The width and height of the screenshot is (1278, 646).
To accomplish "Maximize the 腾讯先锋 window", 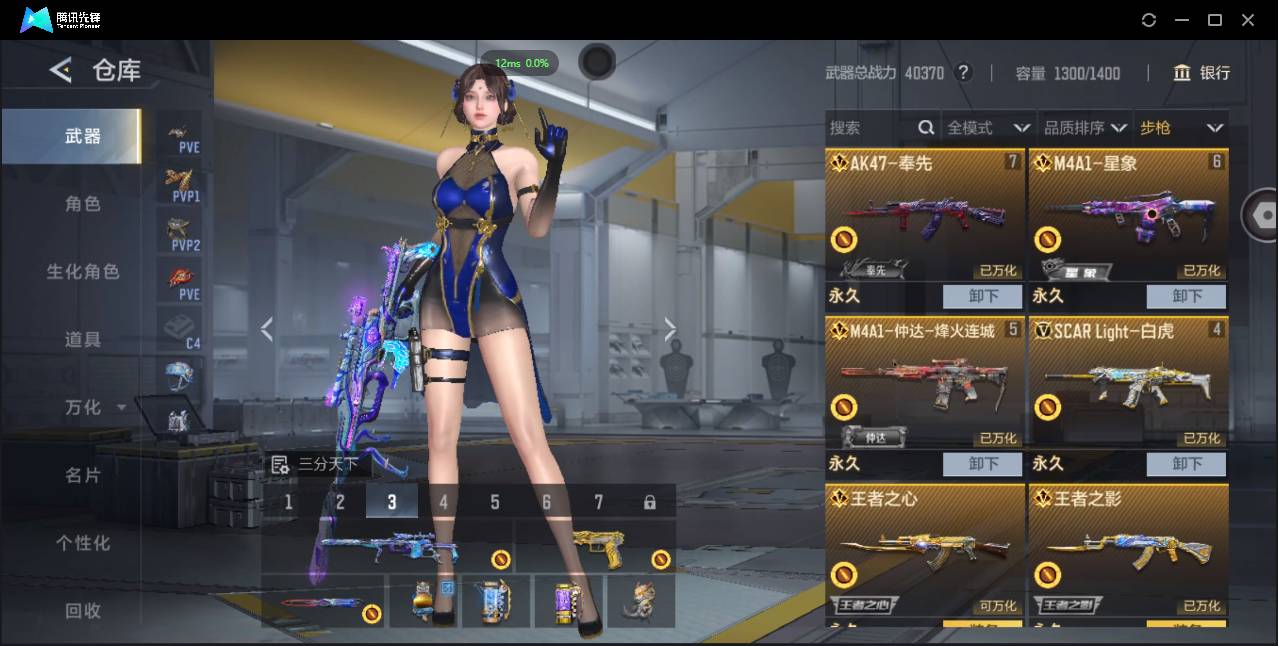I will click(x=1215, y=20).
